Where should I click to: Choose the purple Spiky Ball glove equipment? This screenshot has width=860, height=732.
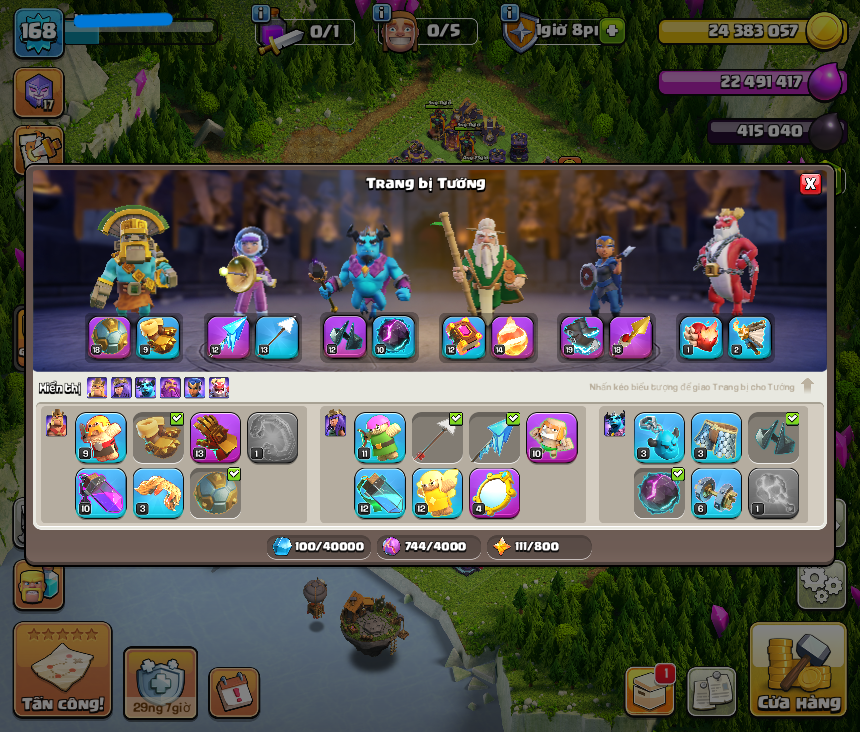tap(216, 438)
